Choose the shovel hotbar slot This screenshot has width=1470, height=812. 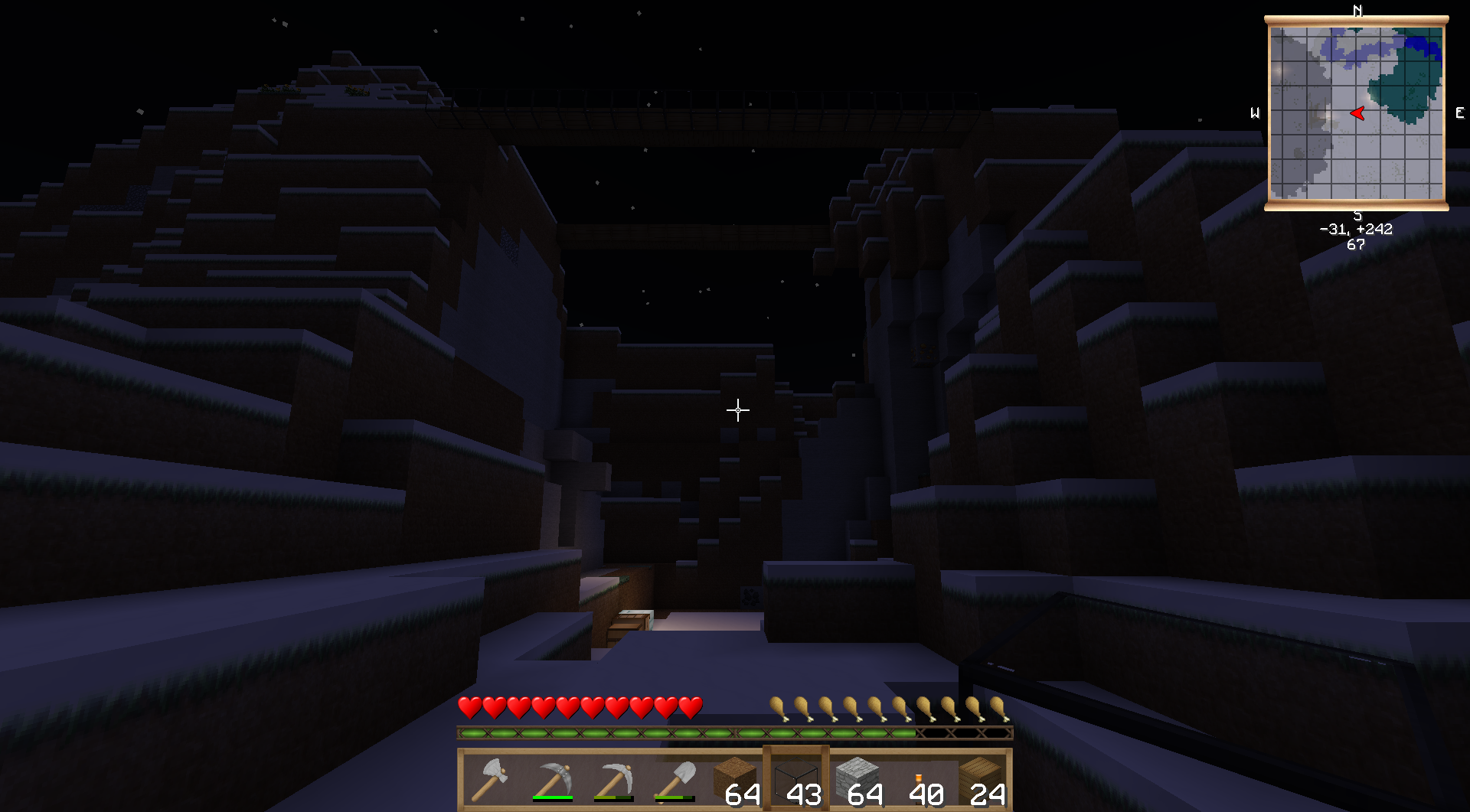click(x=675, y=781)
